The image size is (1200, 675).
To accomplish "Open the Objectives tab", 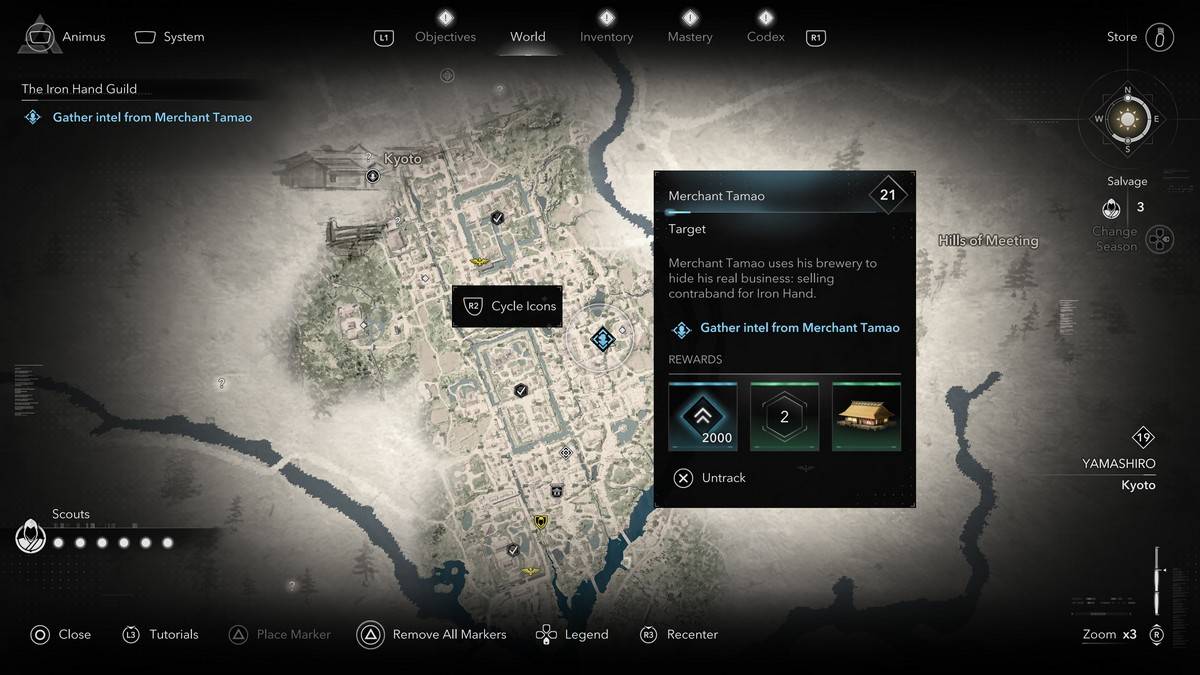I will (445, 37).
